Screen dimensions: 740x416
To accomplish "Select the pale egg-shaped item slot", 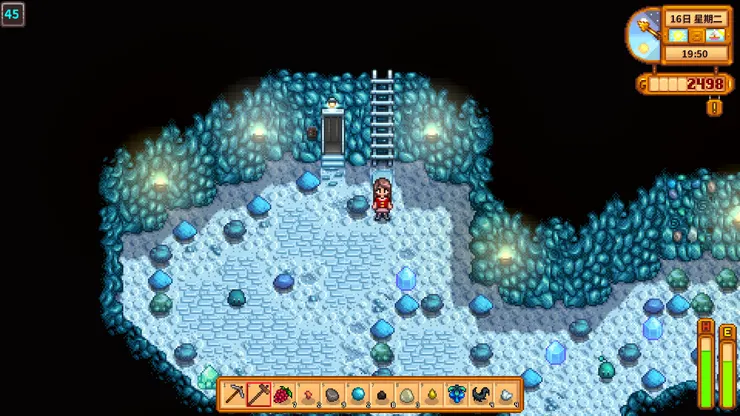I will coord(406,393).
